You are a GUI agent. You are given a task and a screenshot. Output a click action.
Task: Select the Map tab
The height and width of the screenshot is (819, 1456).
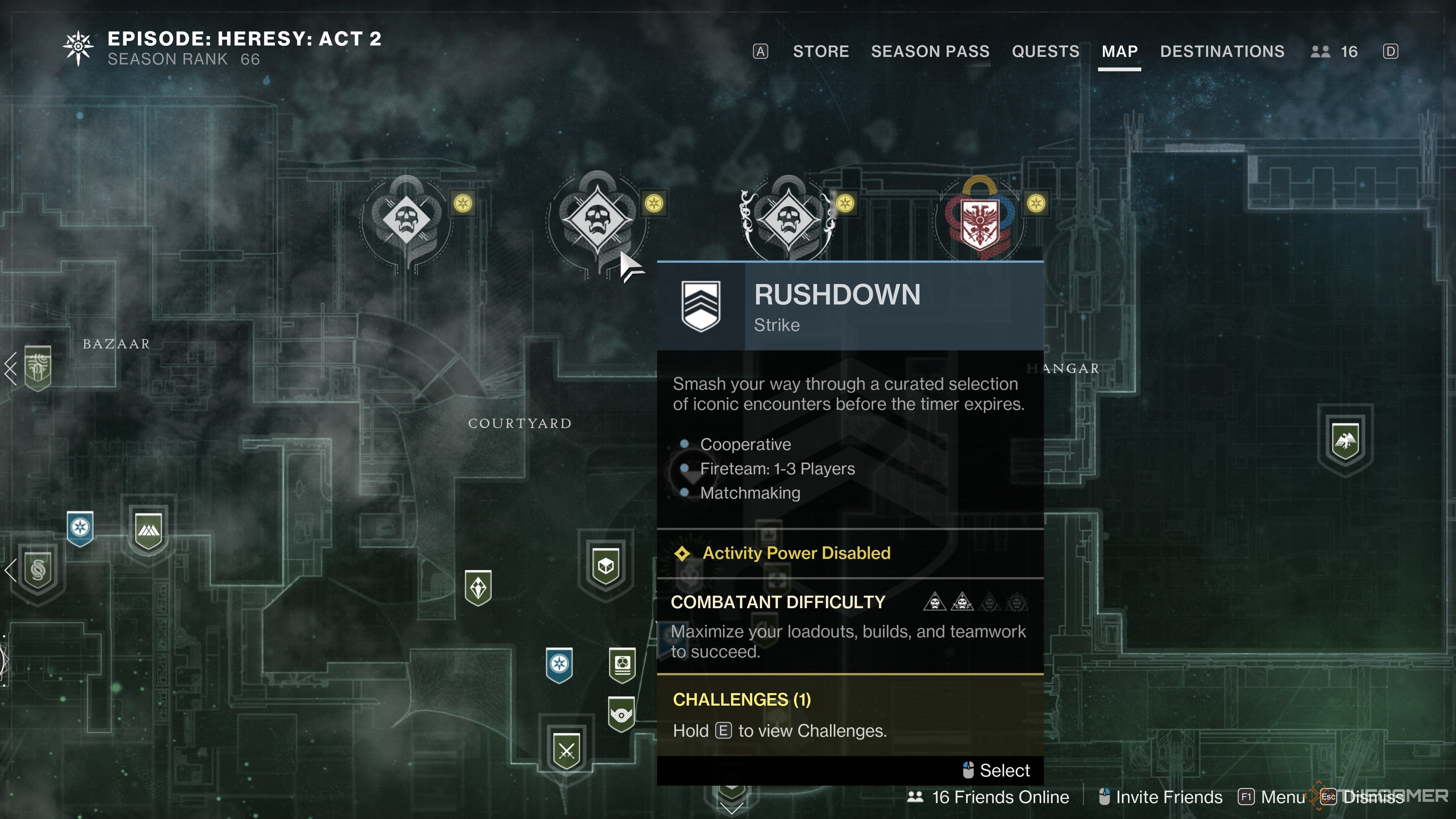coord(1119,52)
